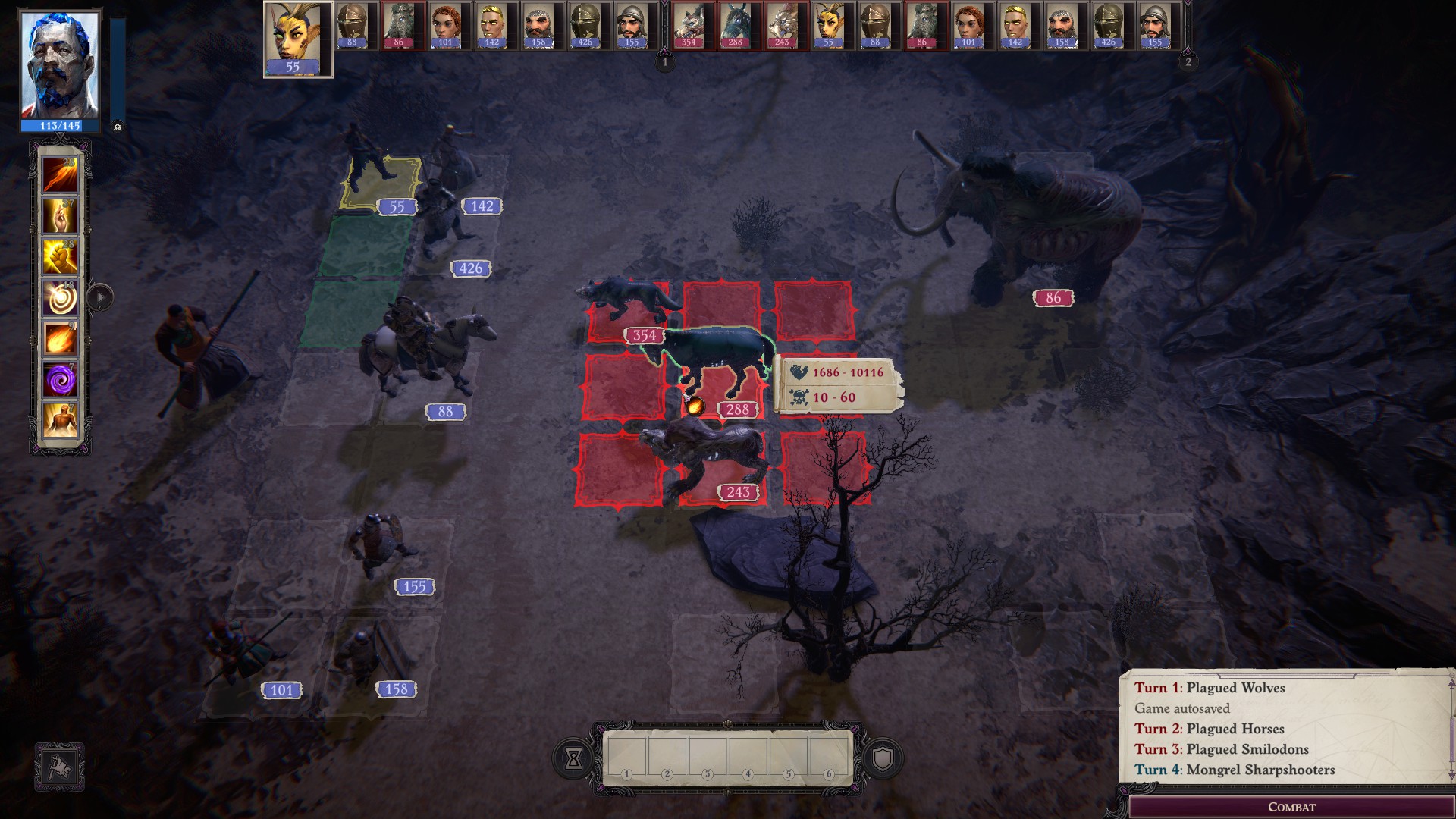This screenshot has width=1456, height=819.
Task: Activate the glowing raised hand spell
Action: point(61,216)
